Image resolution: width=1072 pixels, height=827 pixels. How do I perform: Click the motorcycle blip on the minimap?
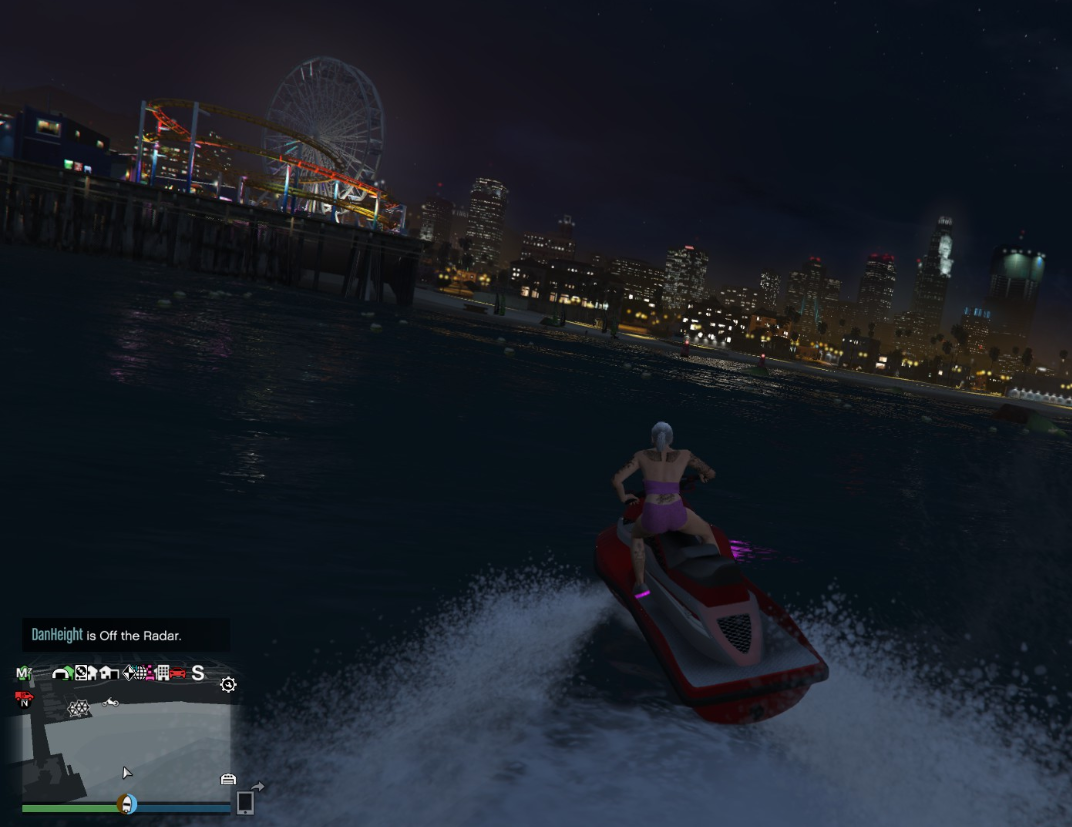point(110,702)
